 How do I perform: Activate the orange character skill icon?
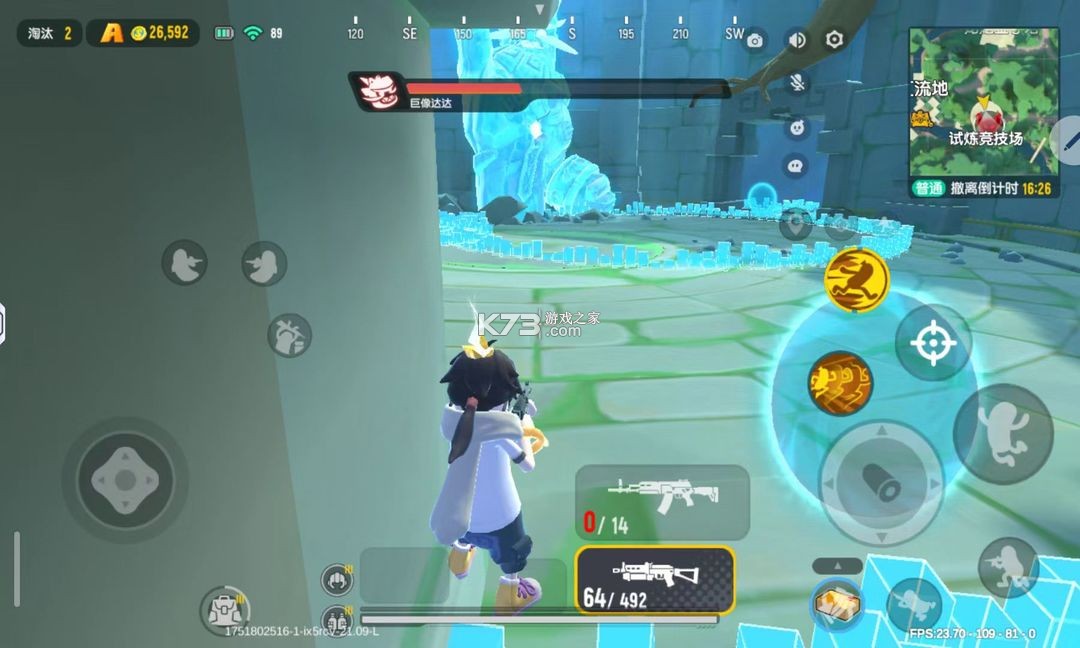point(840,383)
